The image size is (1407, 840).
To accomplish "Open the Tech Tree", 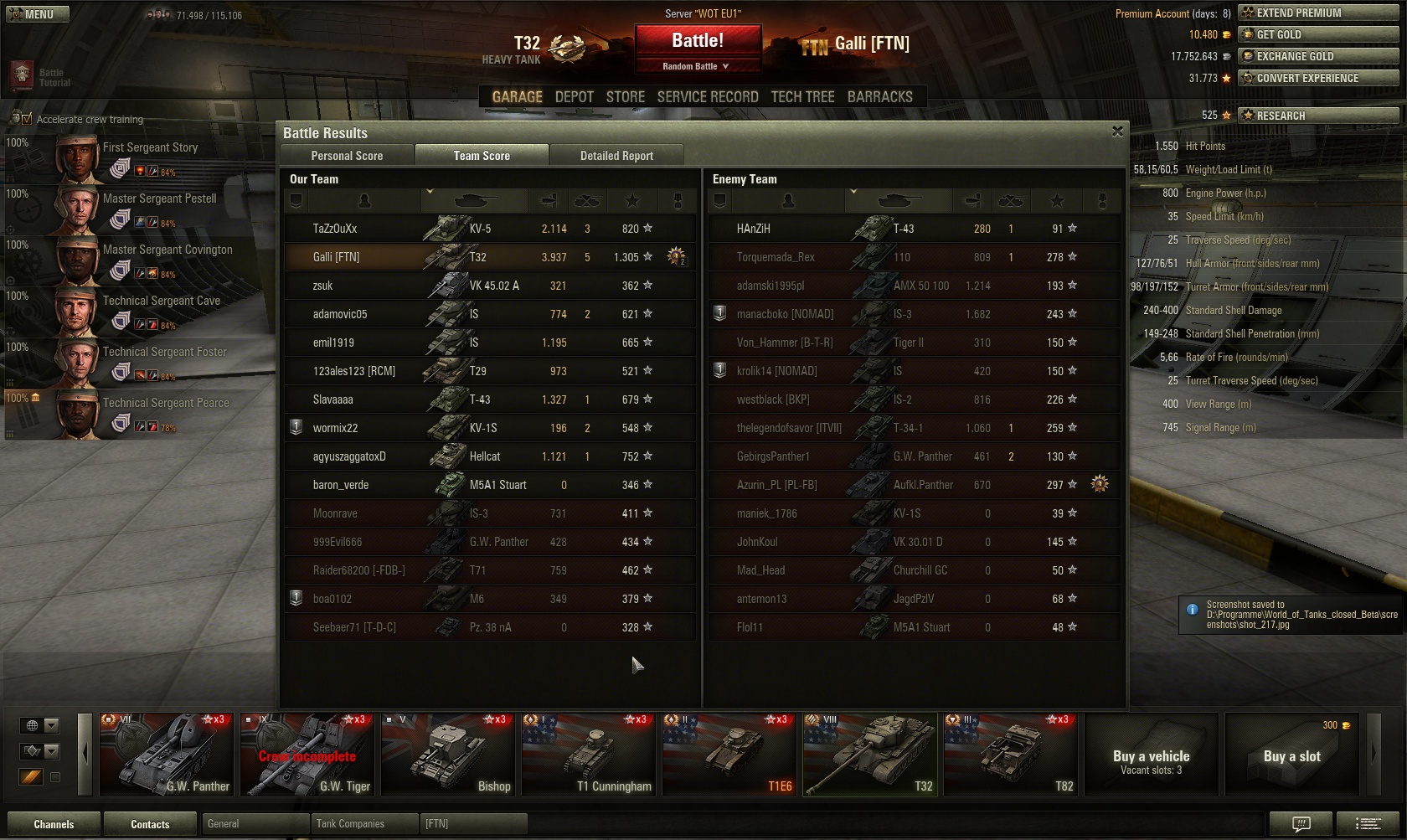I will pos(802,97).
